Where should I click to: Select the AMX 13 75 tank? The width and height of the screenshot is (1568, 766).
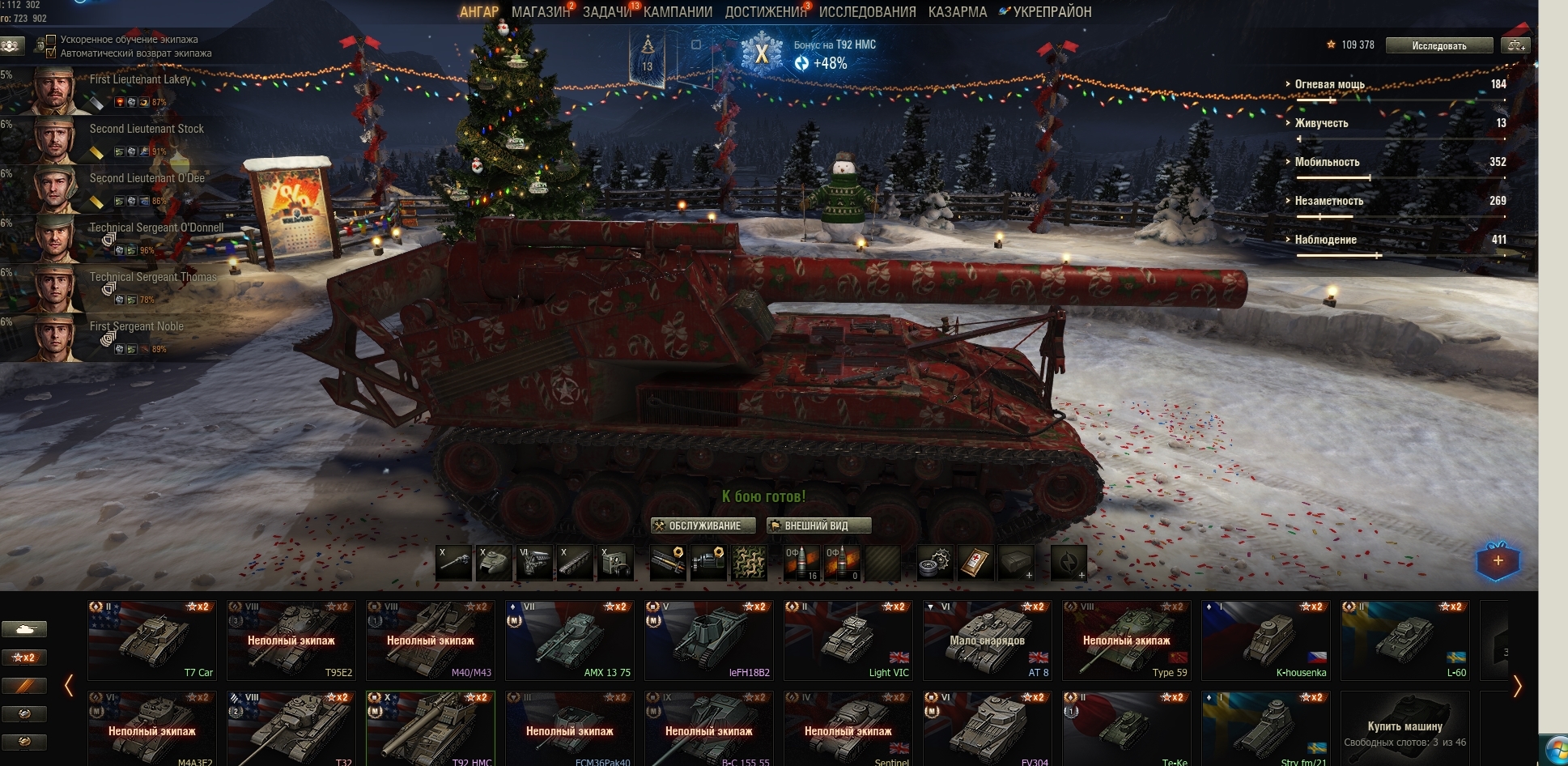tap(569, 640)
